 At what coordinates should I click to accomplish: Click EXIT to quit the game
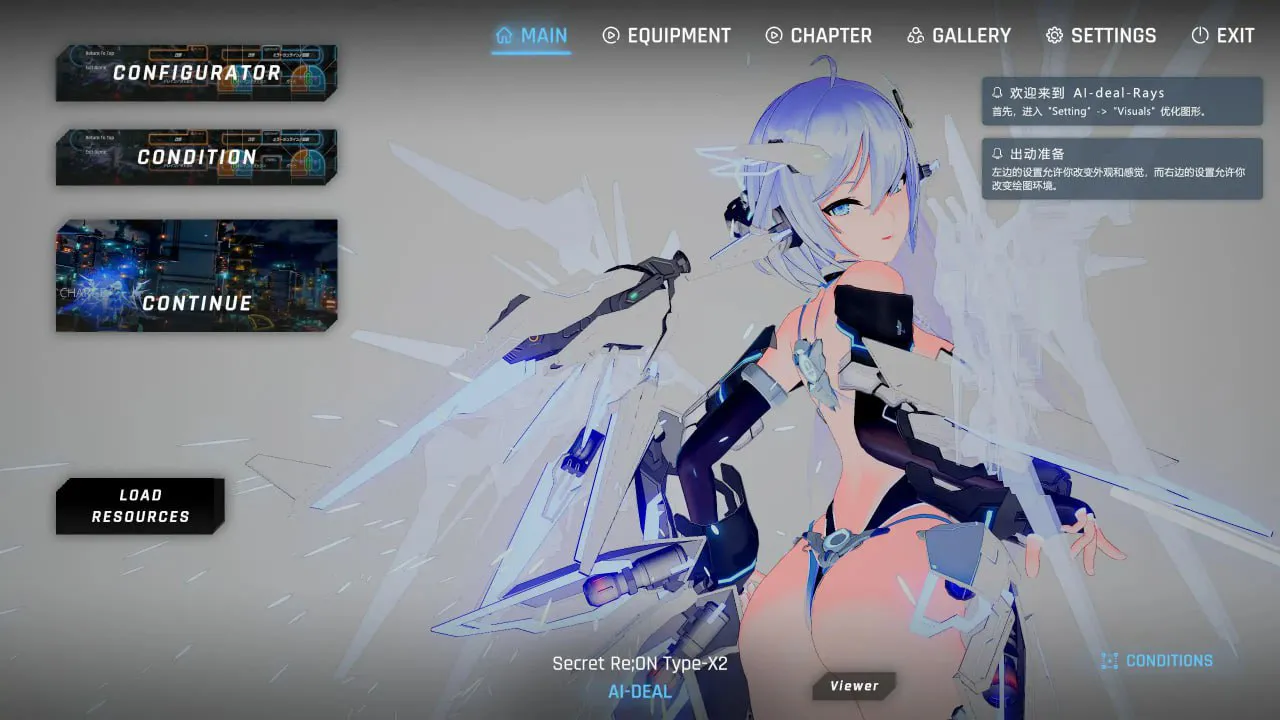(x=1222, y=36)
